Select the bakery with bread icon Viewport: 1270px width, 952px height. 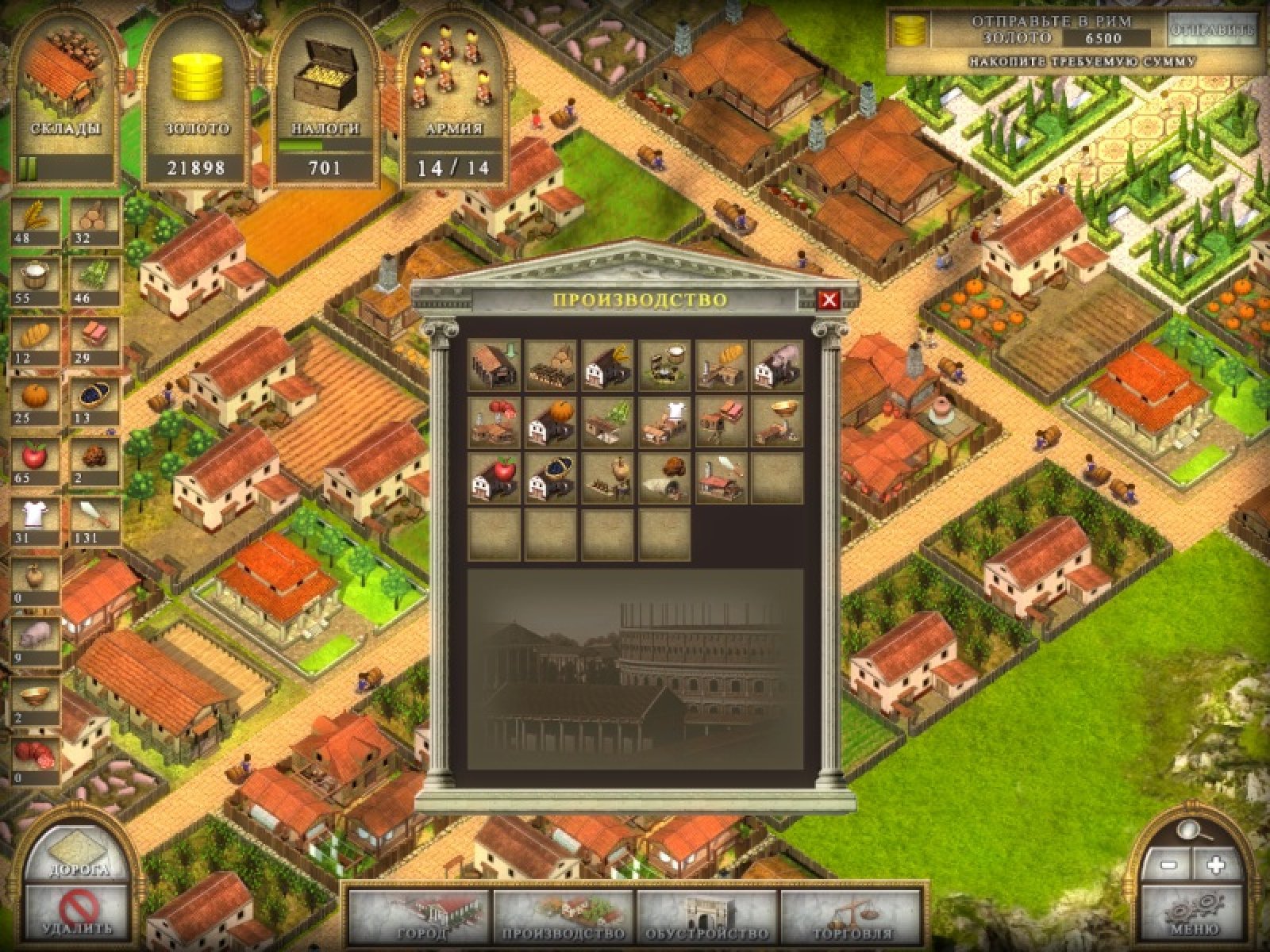[x=722, y=365]
